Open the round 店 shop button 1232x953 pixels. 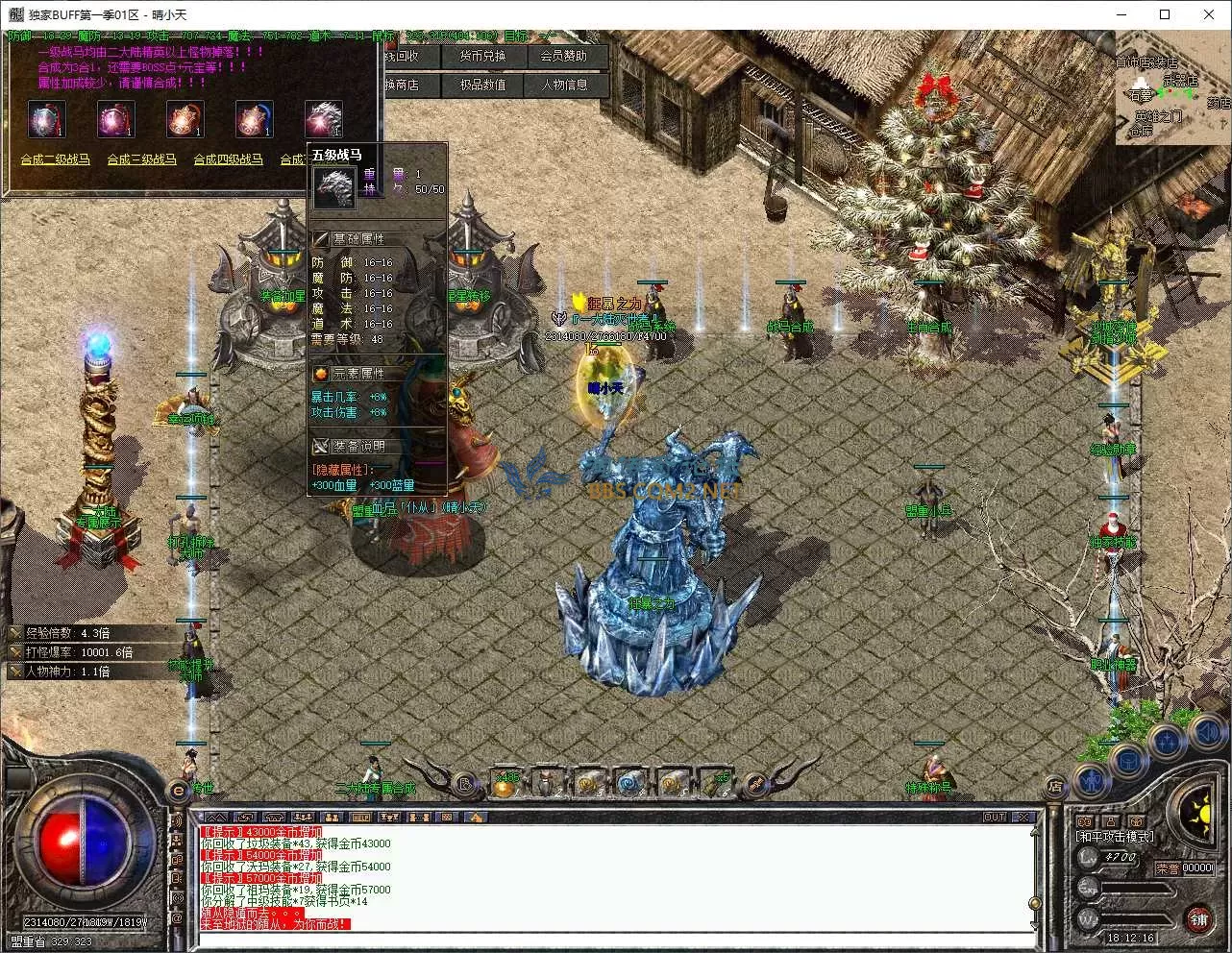point(1054,785)
